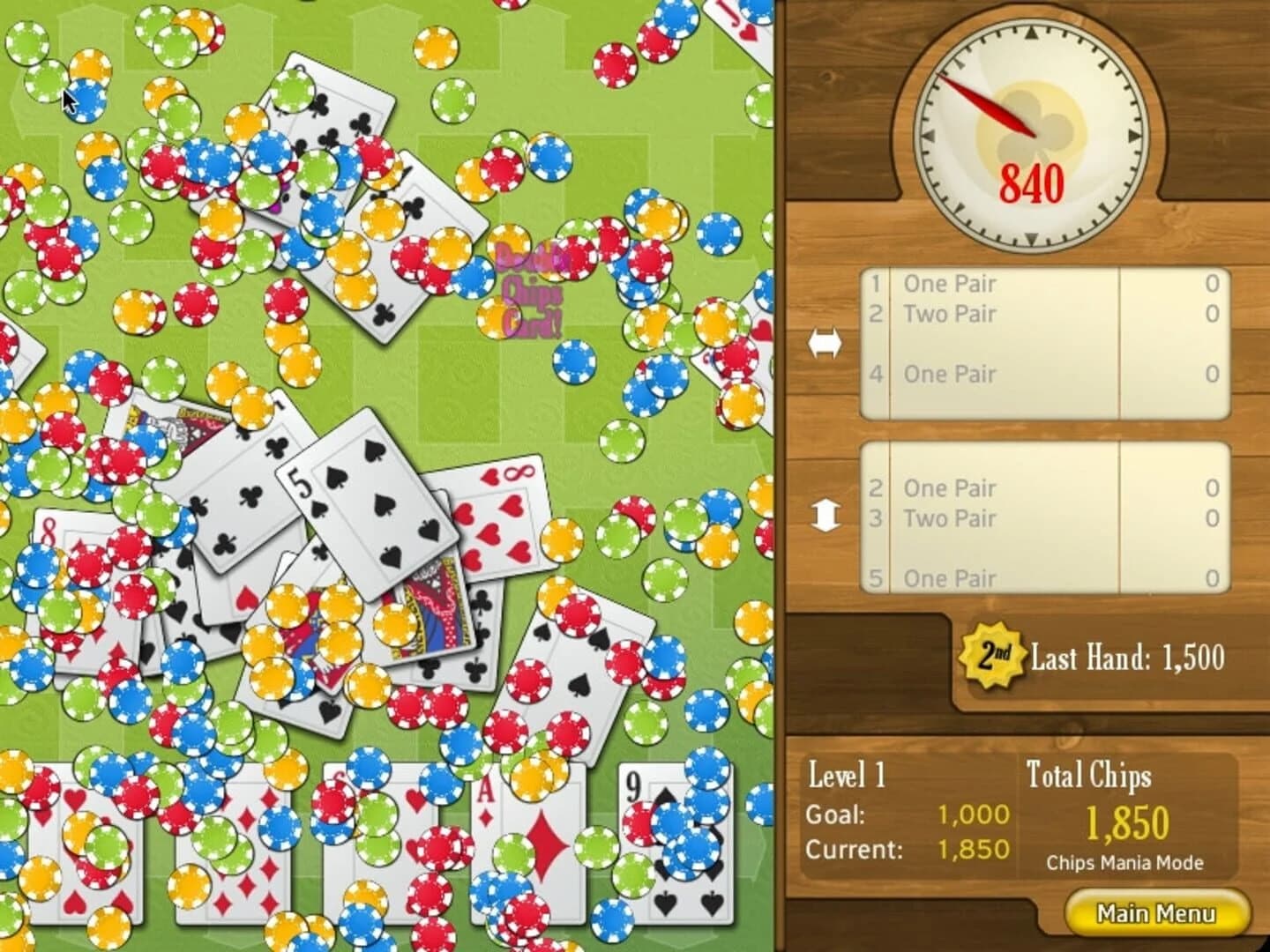Screen dimensions: 1270x952
Task: Select the row labeled 5 One Pair
Action: (948, 578)
